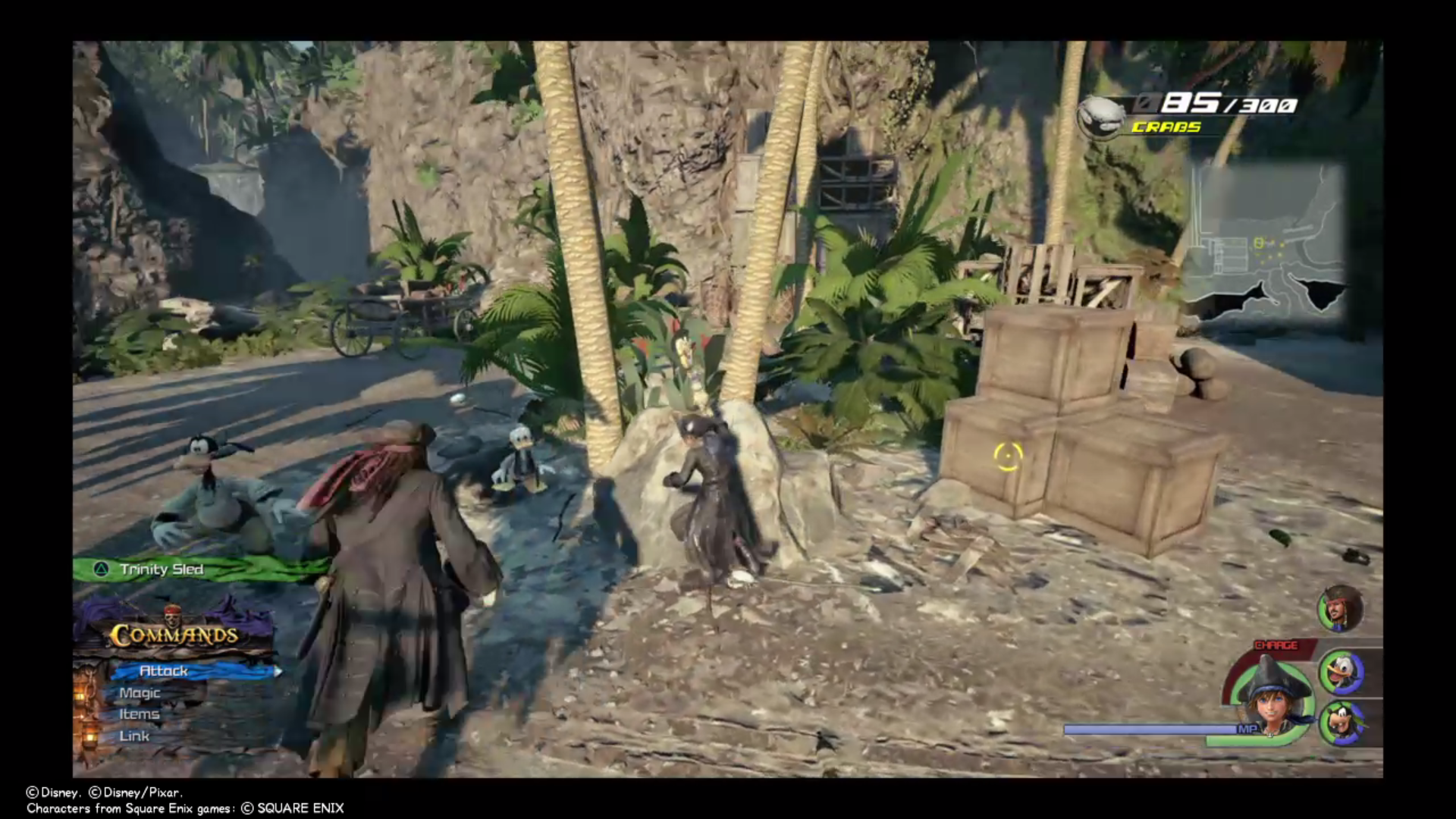This screenshot has width=1456, height=819.
Task: Select the Link command entry
Action: pos(133,736)
